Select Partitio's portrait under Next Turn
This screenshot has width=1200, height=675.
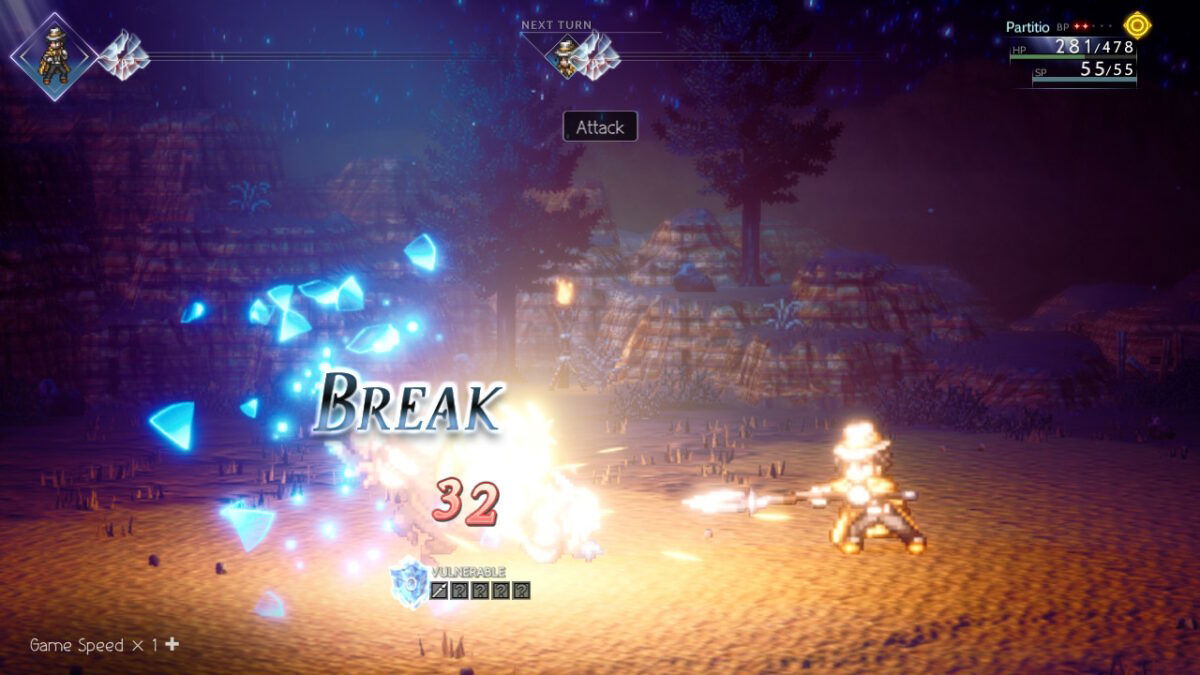click(x=567, y=56)
